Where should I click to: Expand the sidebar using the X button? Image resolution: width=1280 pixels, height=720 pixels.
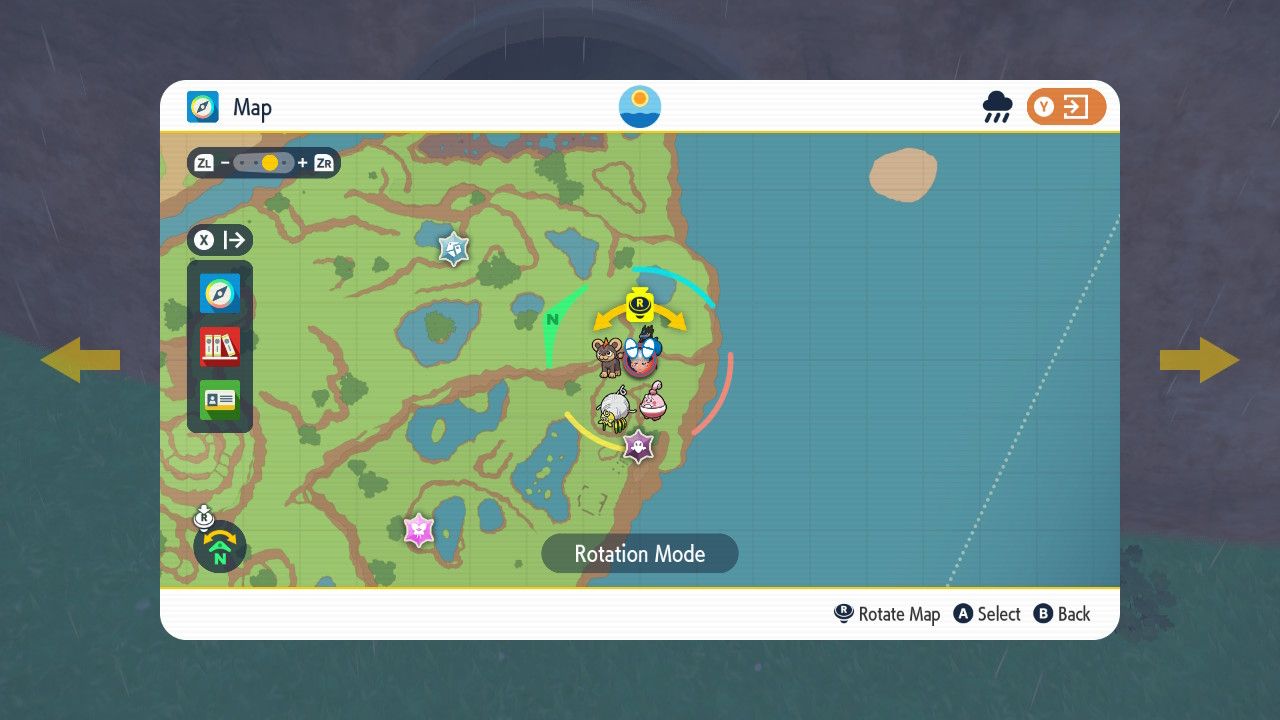[x=220, y=240]
